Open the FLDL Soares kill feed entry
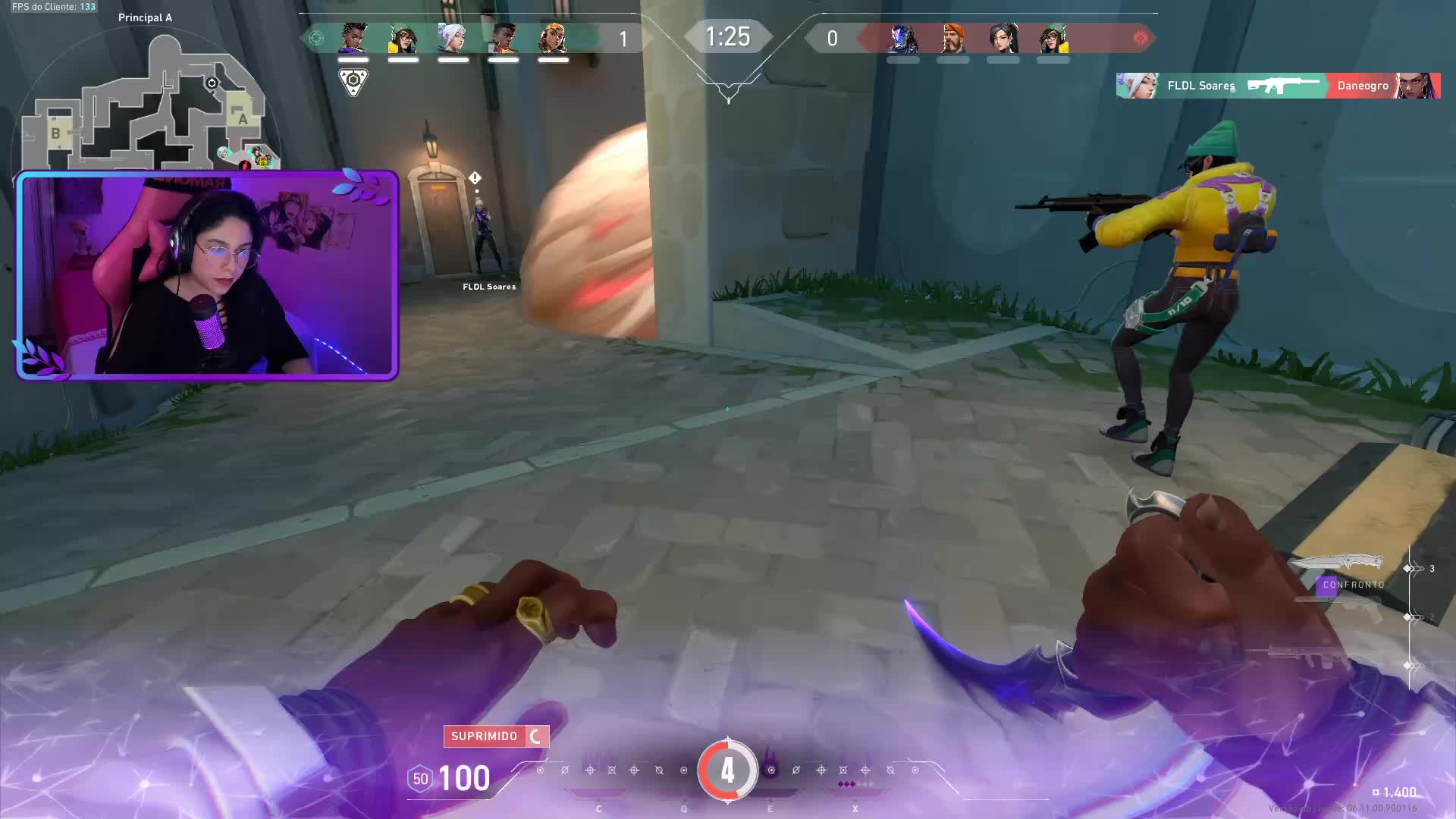 1278,86
